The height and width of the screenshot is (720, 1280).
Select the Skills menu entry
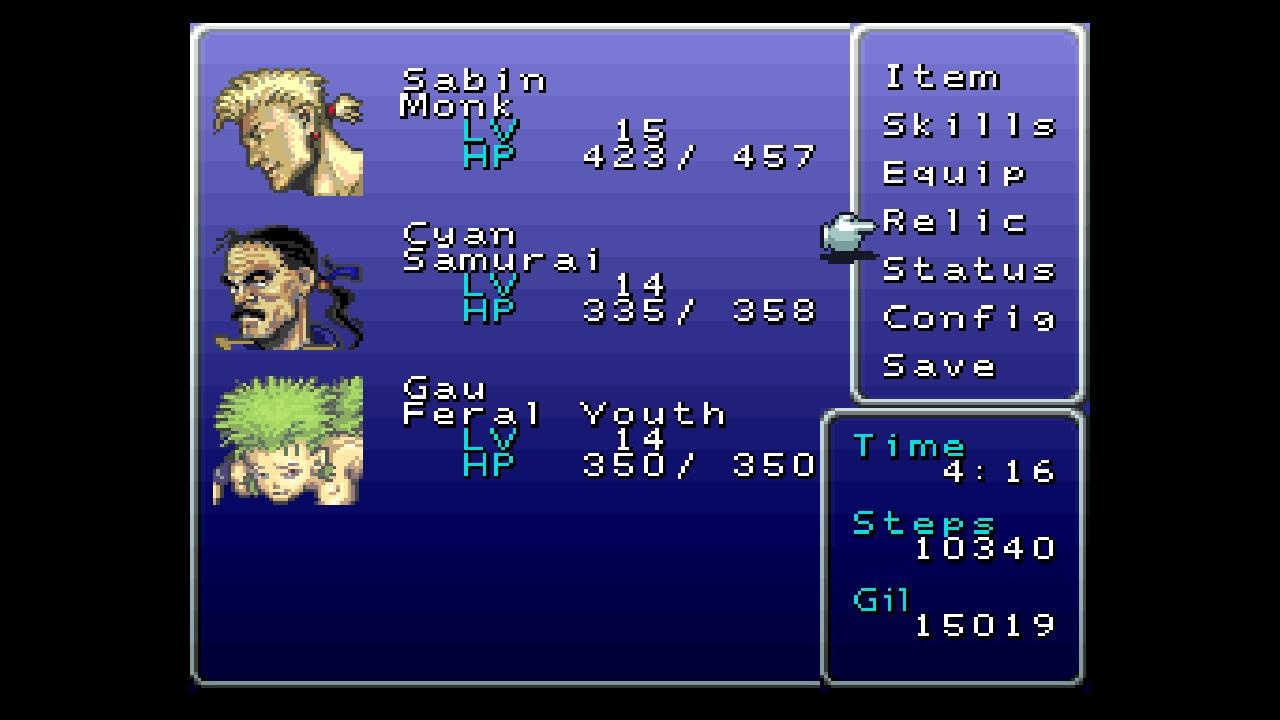click(x=968, y=126)
